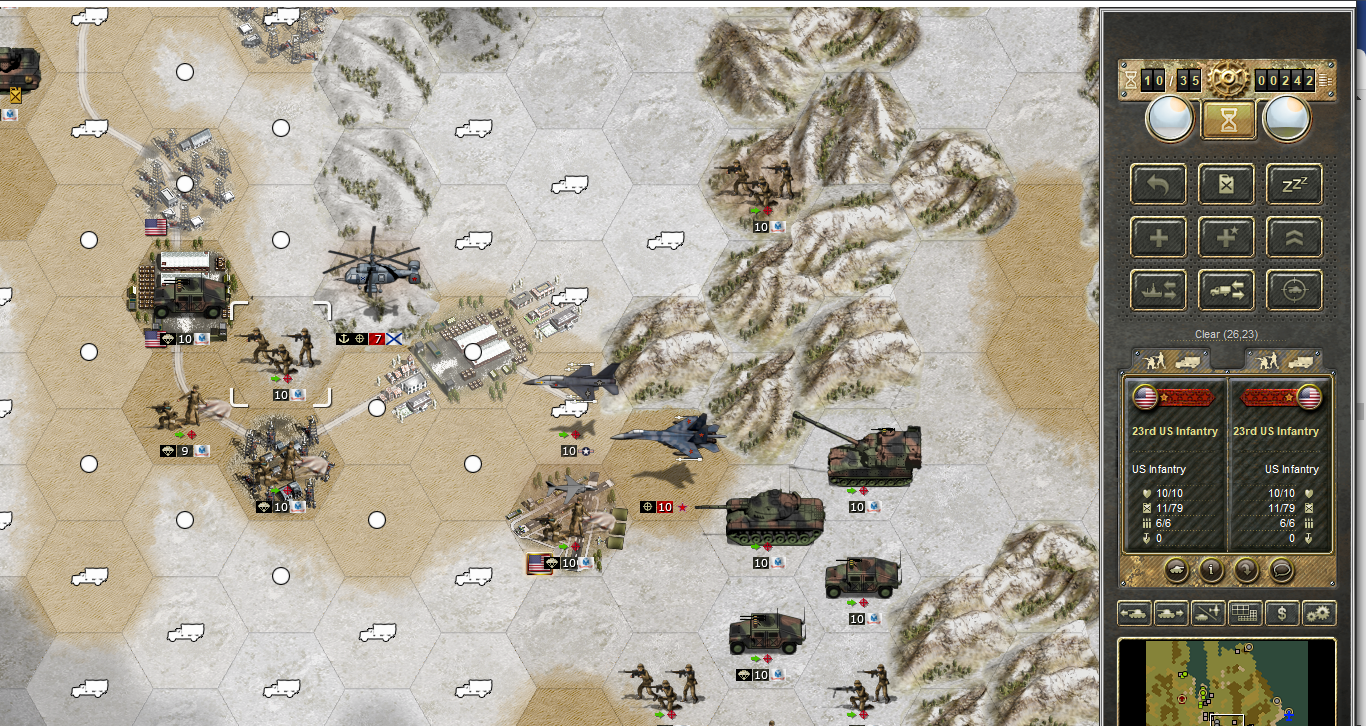The height and width of the screenshot is (726, 1366).
Task: Upgrade the unit with the double-chevron button
Action: [x=1294, y=237]
